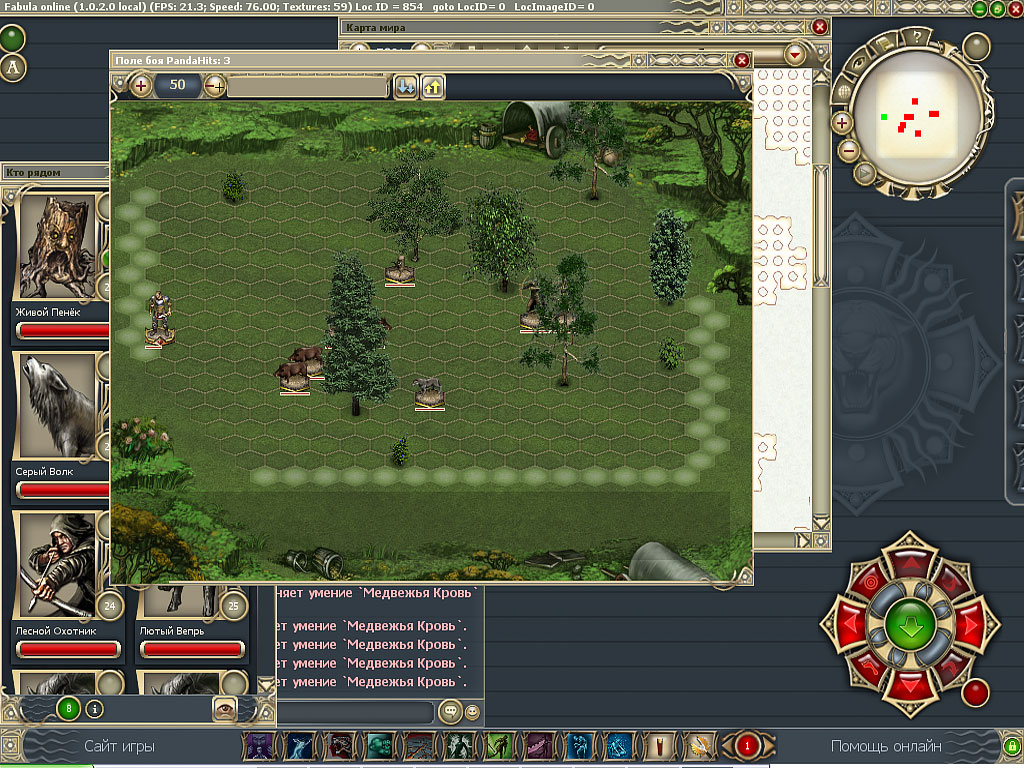The image size is (1024, 768).
Task: Click the house icon button on battlefield toolbar
Action: [433, 86]
